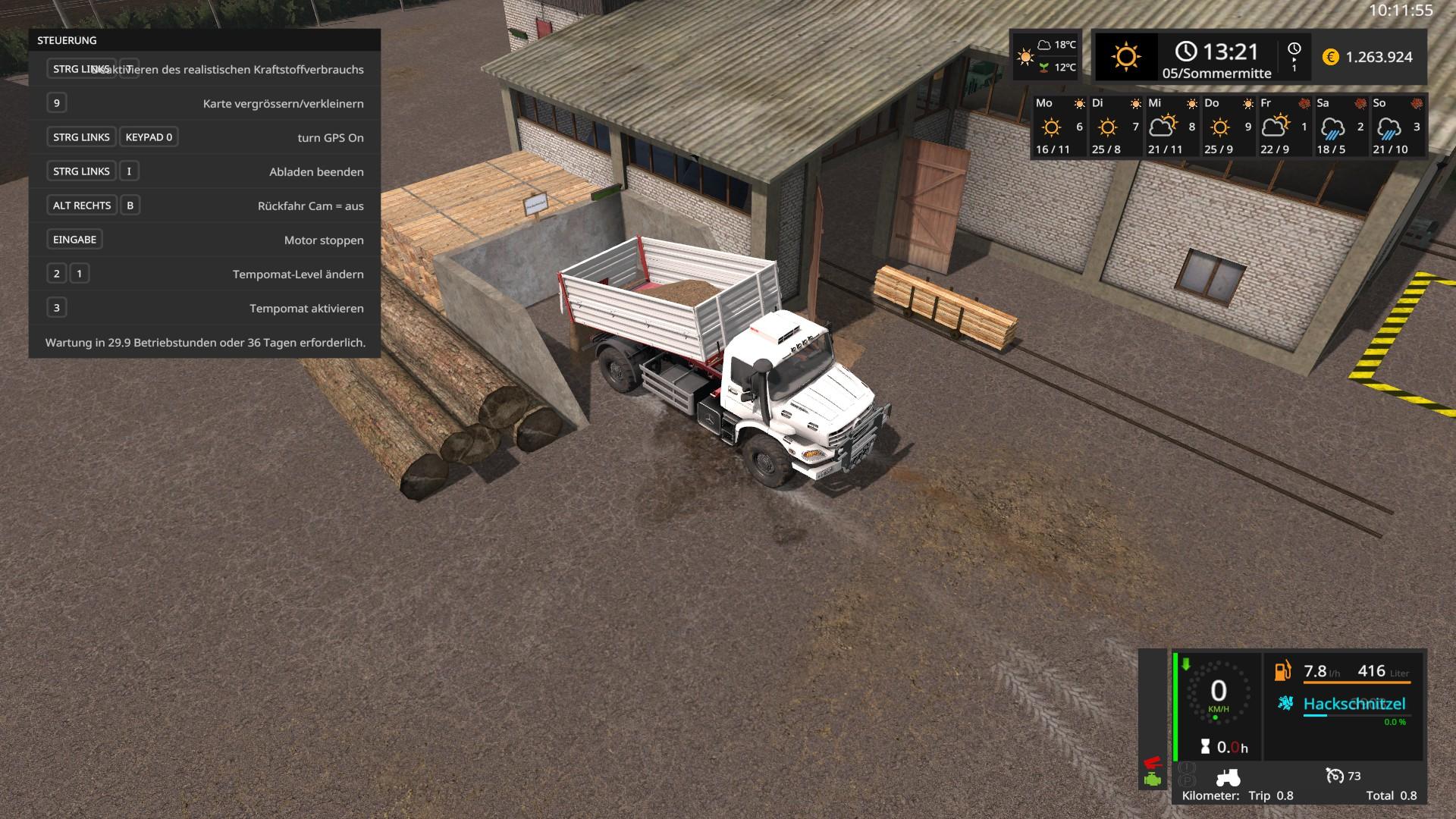Open Tuesday's weather forecast tile
1456x819 pixels.
pos(1116,126)
